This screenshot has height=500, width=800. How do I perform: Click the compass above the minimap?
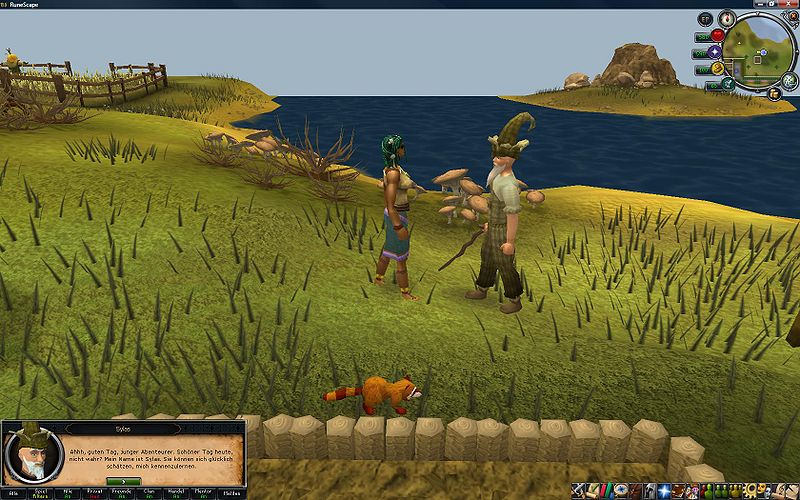(727, 19)
